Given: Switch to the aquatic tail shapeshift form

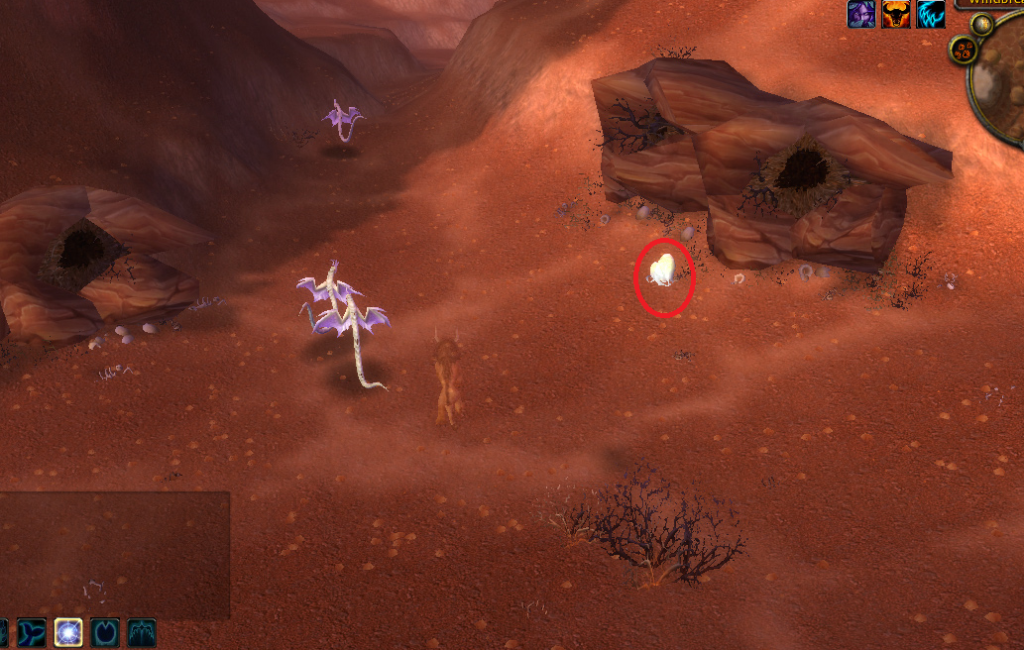Looking at the screenshot, I should point(32,632).
